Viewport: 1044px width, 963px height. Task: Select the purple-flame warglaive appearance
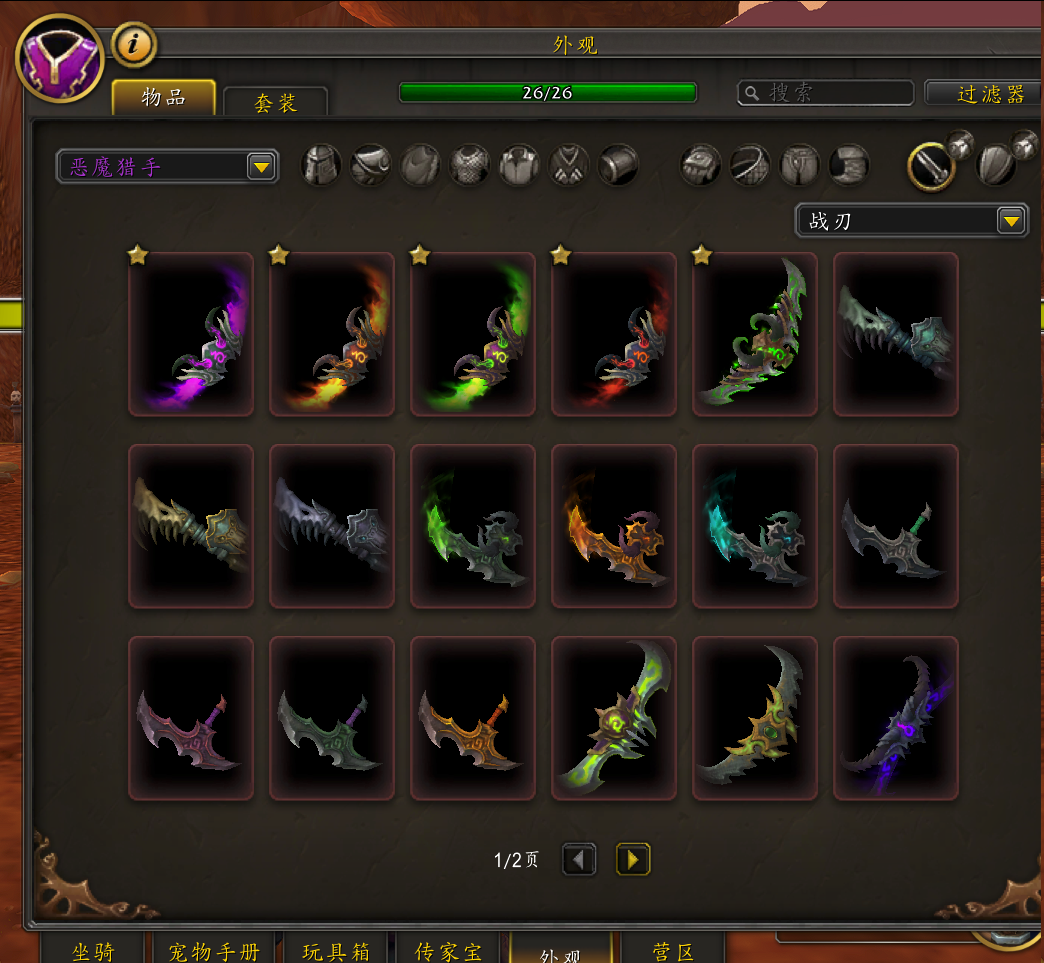pos(191,334)
